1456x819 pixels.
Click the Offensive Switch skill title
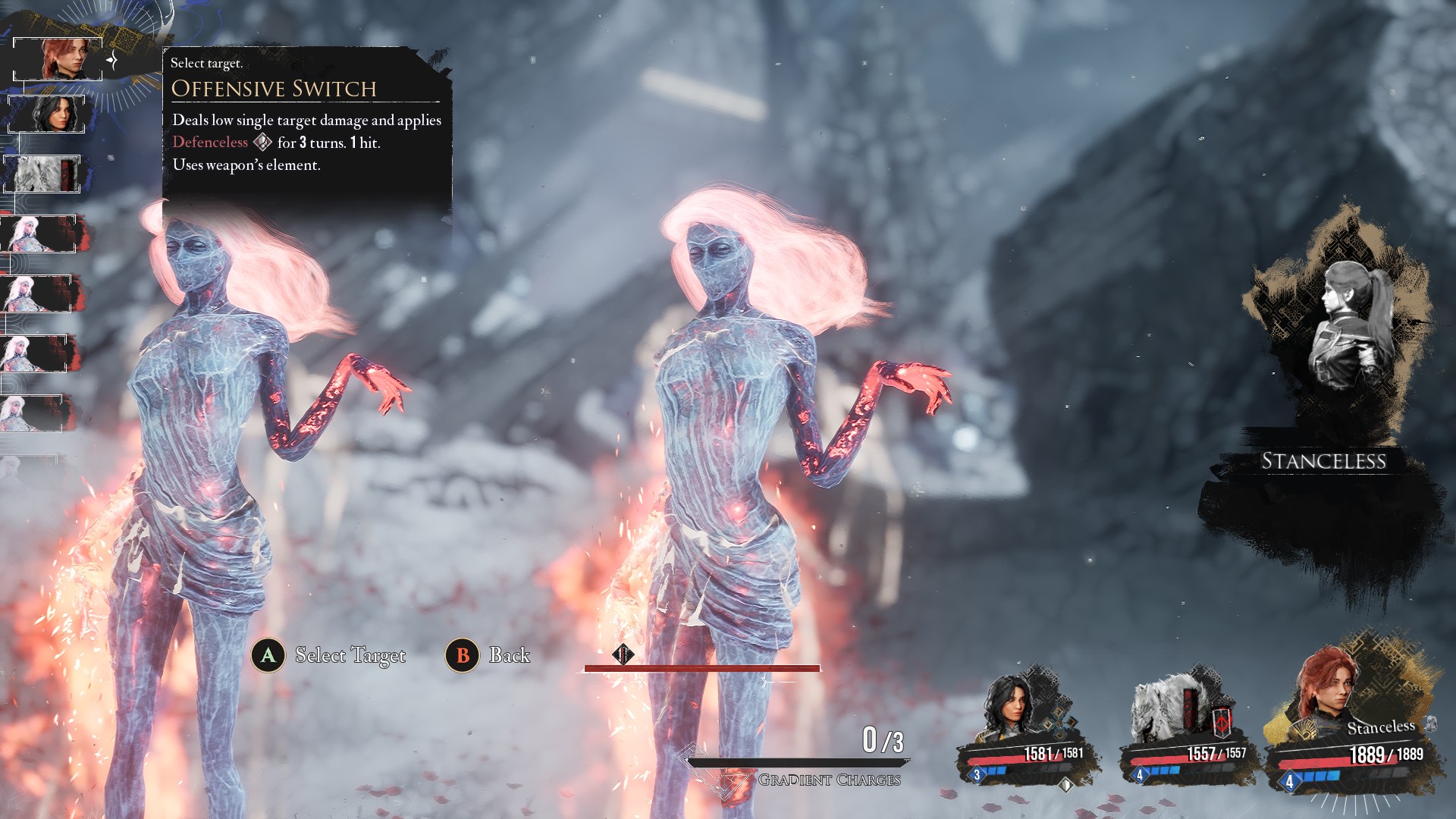pyautogui.click(x=274, y=89)
